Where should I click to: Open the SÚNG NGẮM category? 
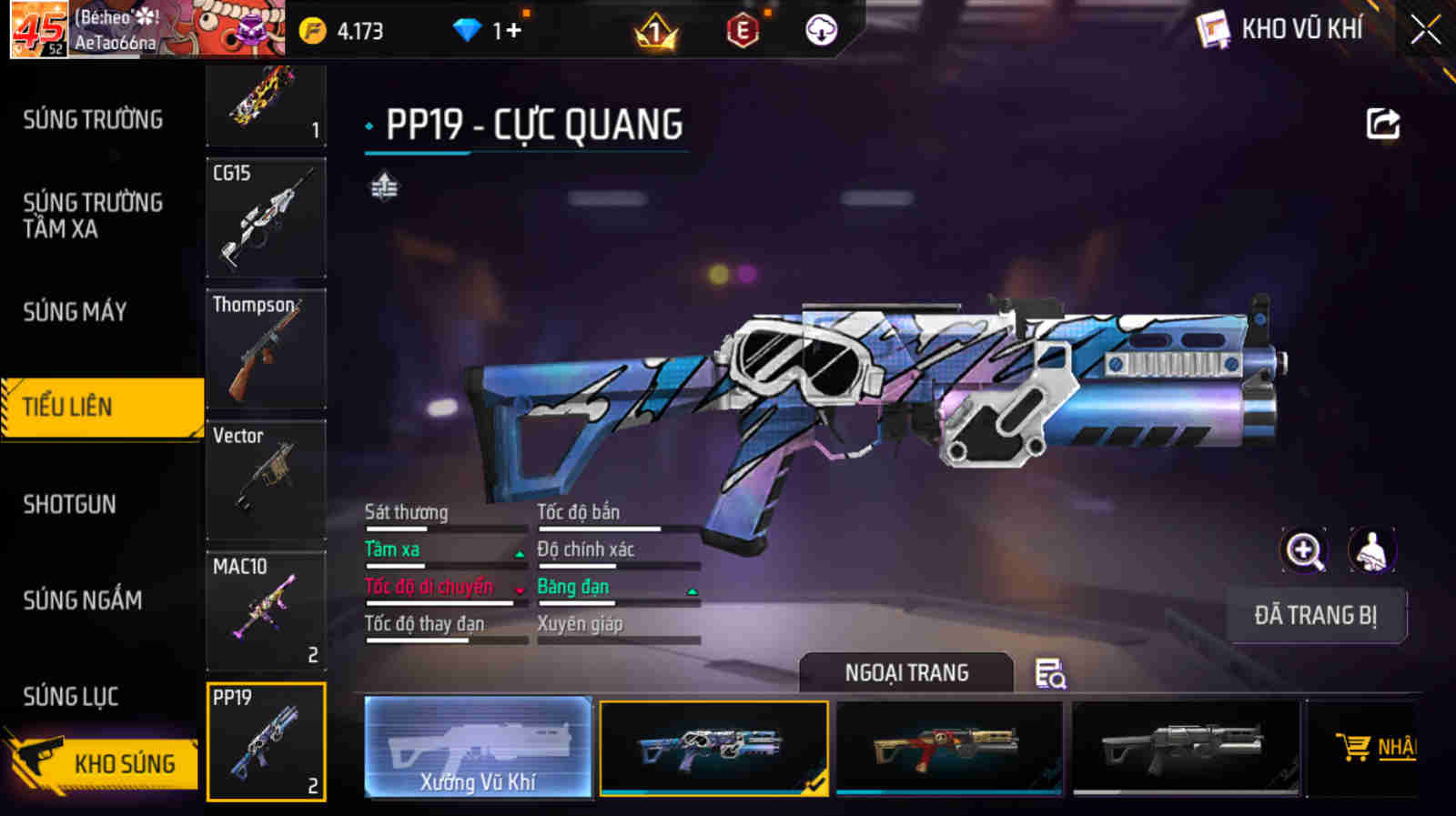tap(81, 601)
